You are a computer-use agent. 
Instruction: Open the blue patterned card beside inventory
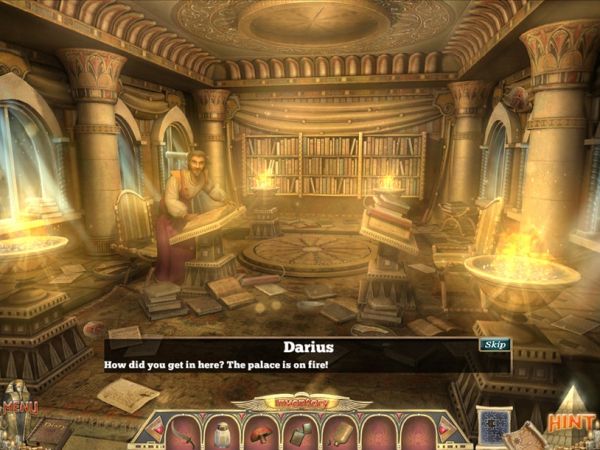coord(493,423)
